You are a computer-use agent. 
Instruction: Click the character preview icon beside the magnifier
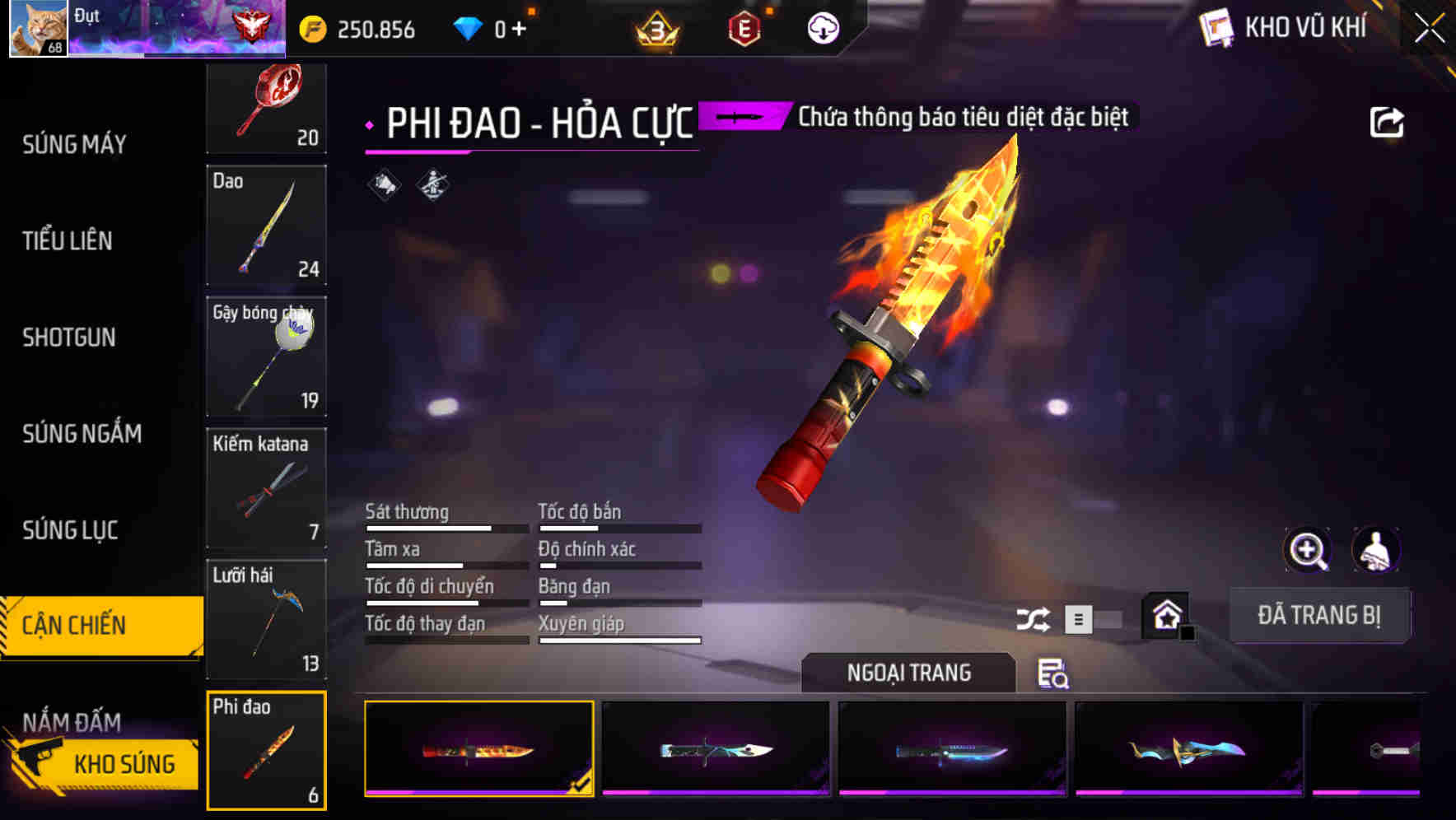click(x=1376, y=550)
